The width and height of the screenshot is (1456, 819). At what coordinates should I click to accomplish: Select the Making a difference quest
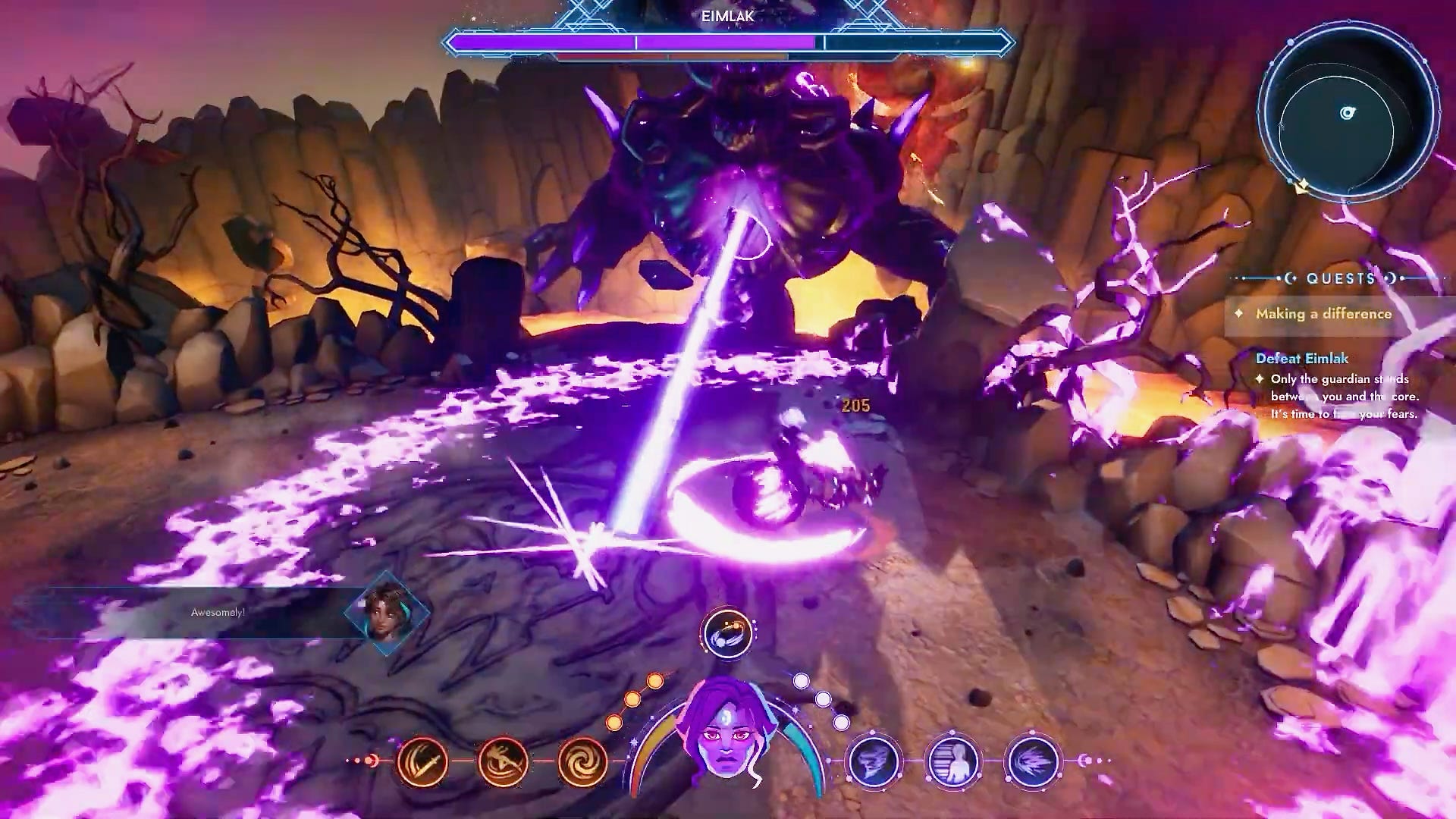point(1323,314)
